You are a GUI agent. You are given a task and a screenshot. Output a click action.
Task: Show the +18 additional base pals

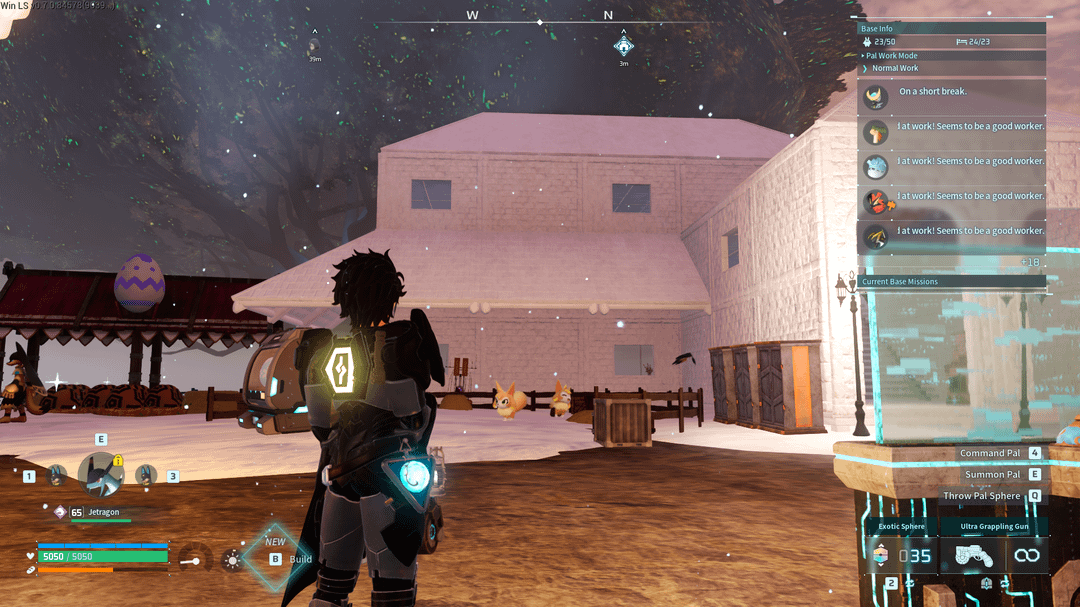tap(1029, 262)
